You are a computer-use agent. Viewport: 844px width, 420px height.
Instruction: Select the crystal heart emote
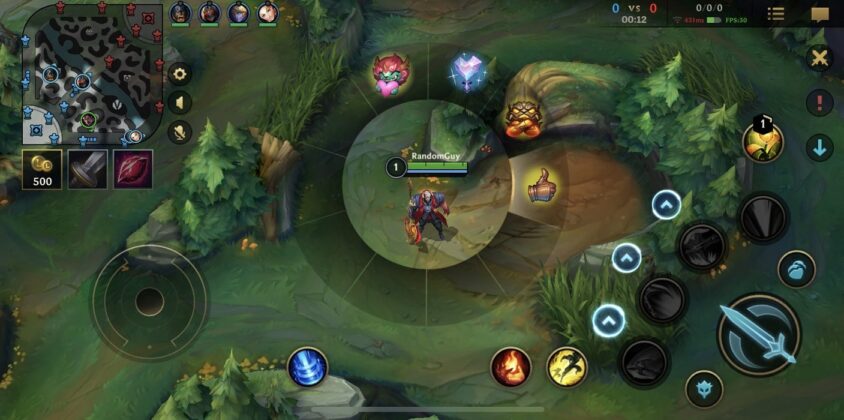466,72
